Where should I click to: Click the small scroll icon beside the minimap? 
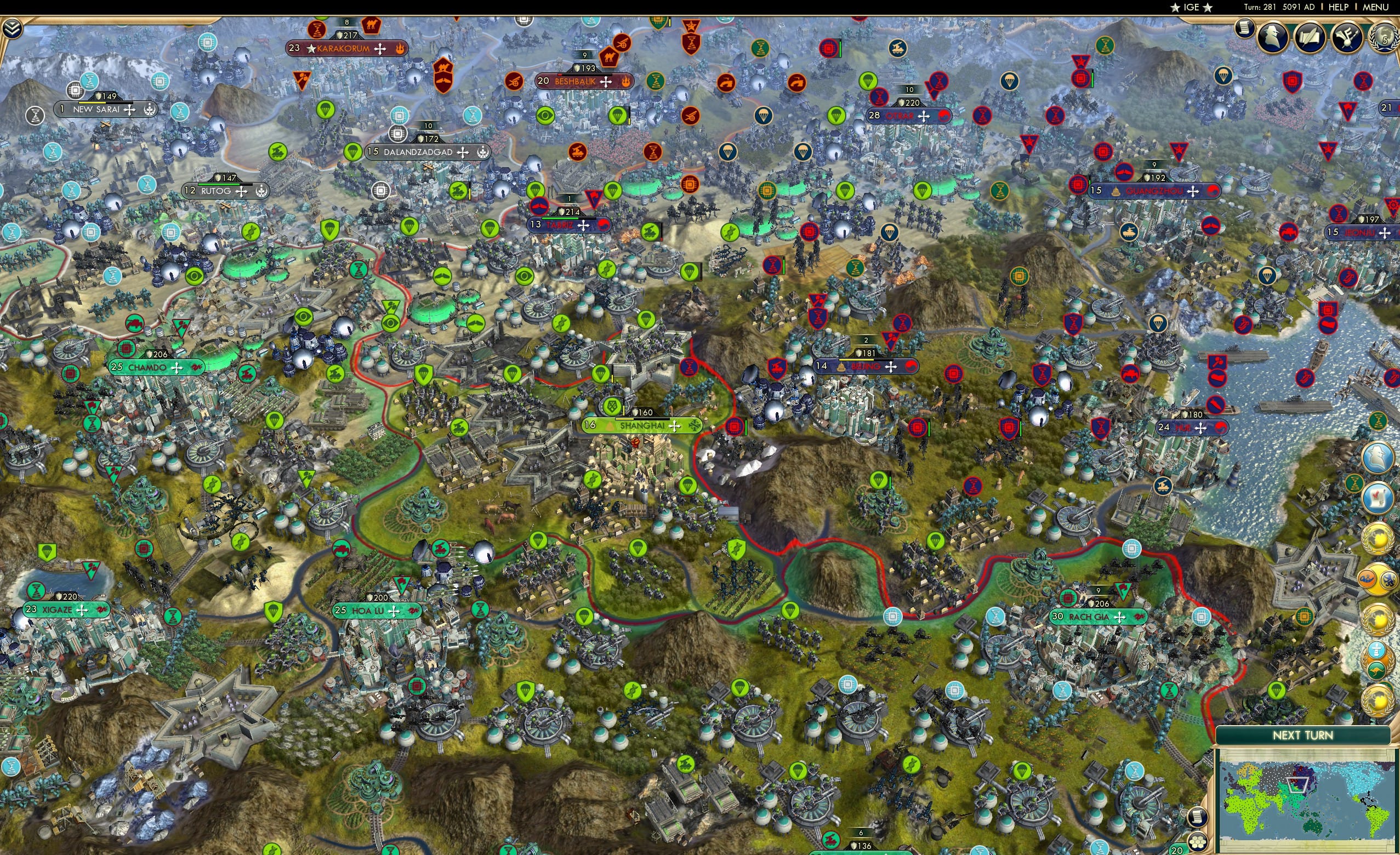point(1198,817)
